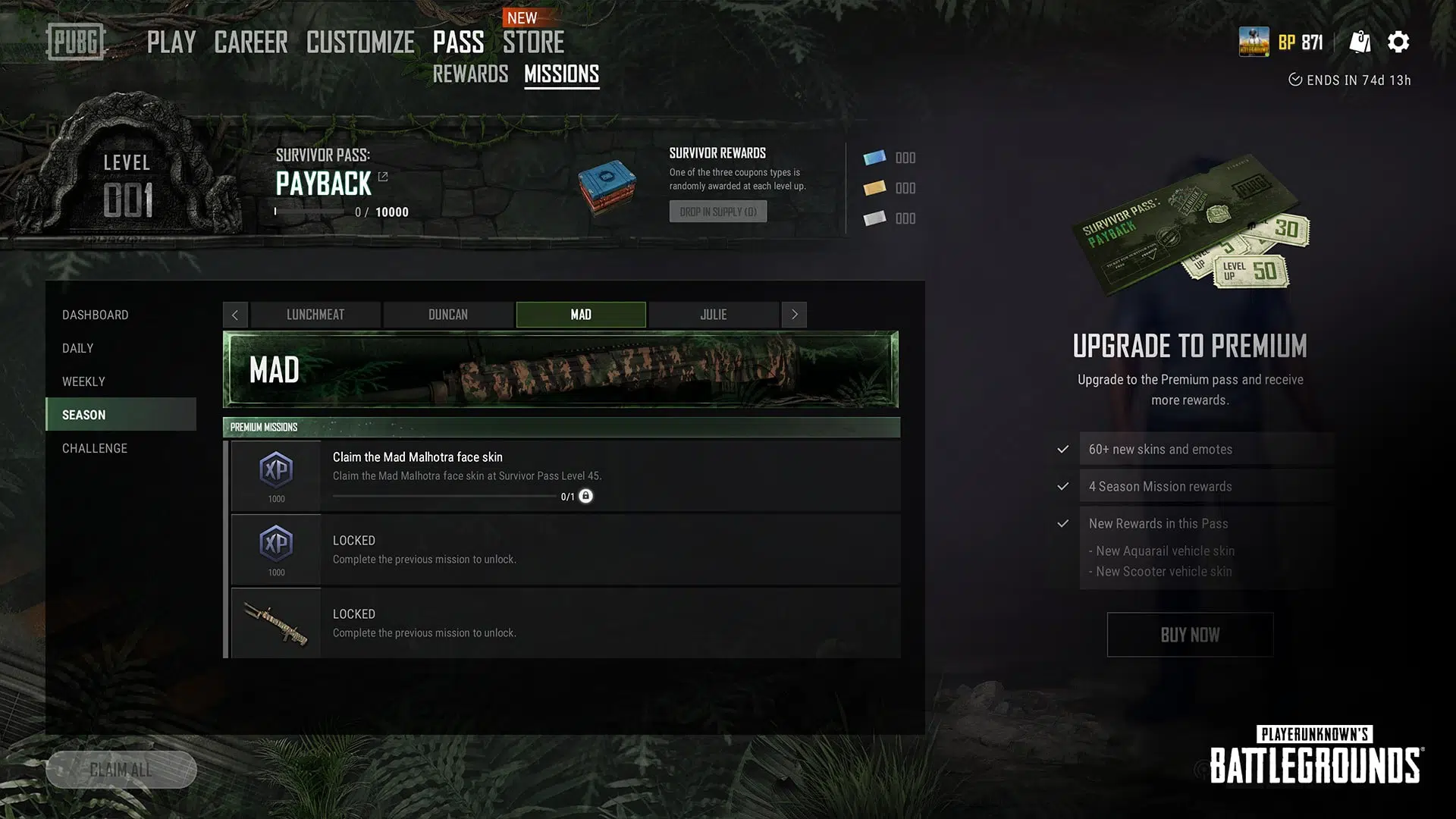Click the left arrow to scroll character tabs

(235, 314)
